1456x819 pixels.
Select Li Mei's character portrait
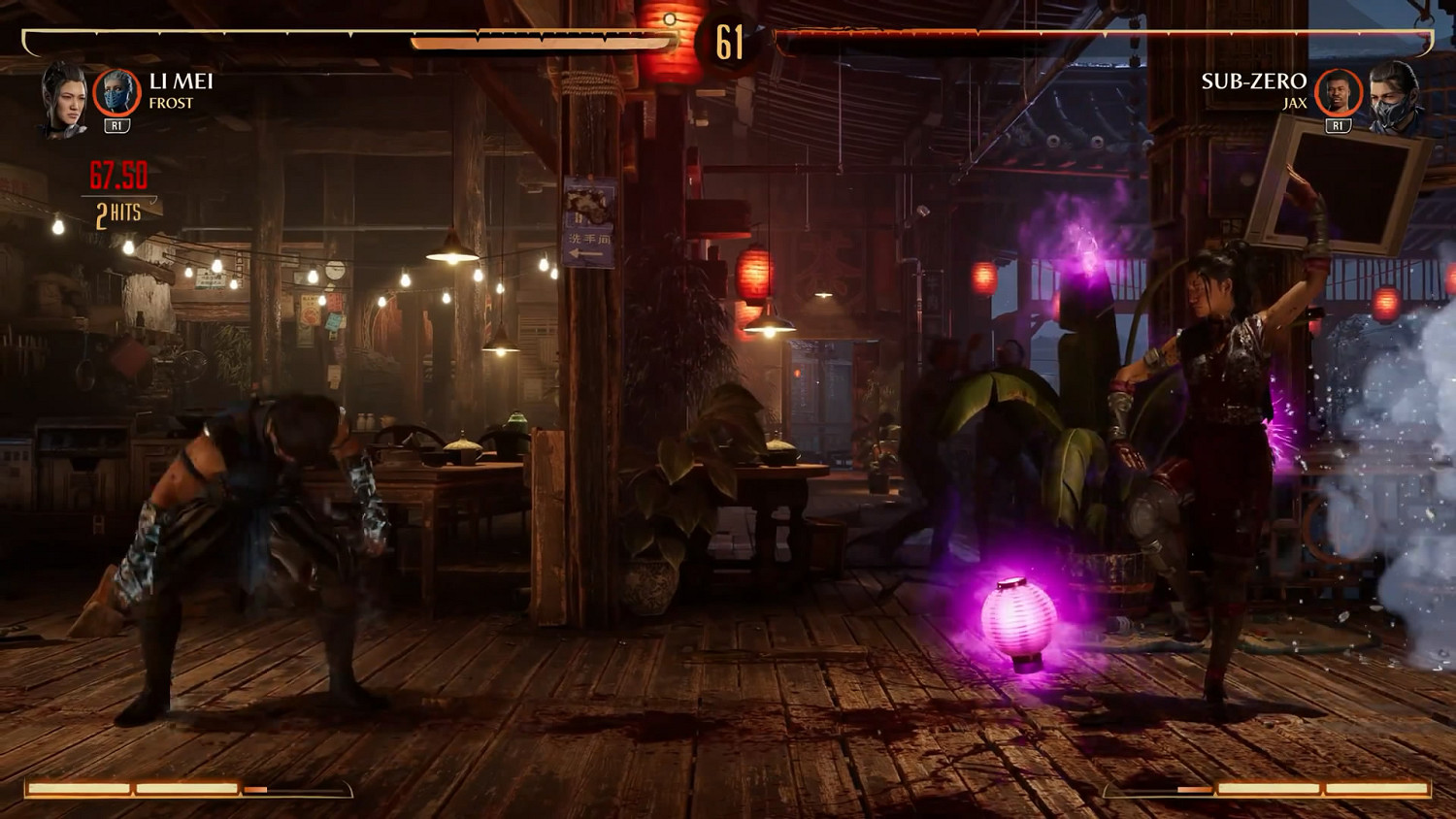64,99
